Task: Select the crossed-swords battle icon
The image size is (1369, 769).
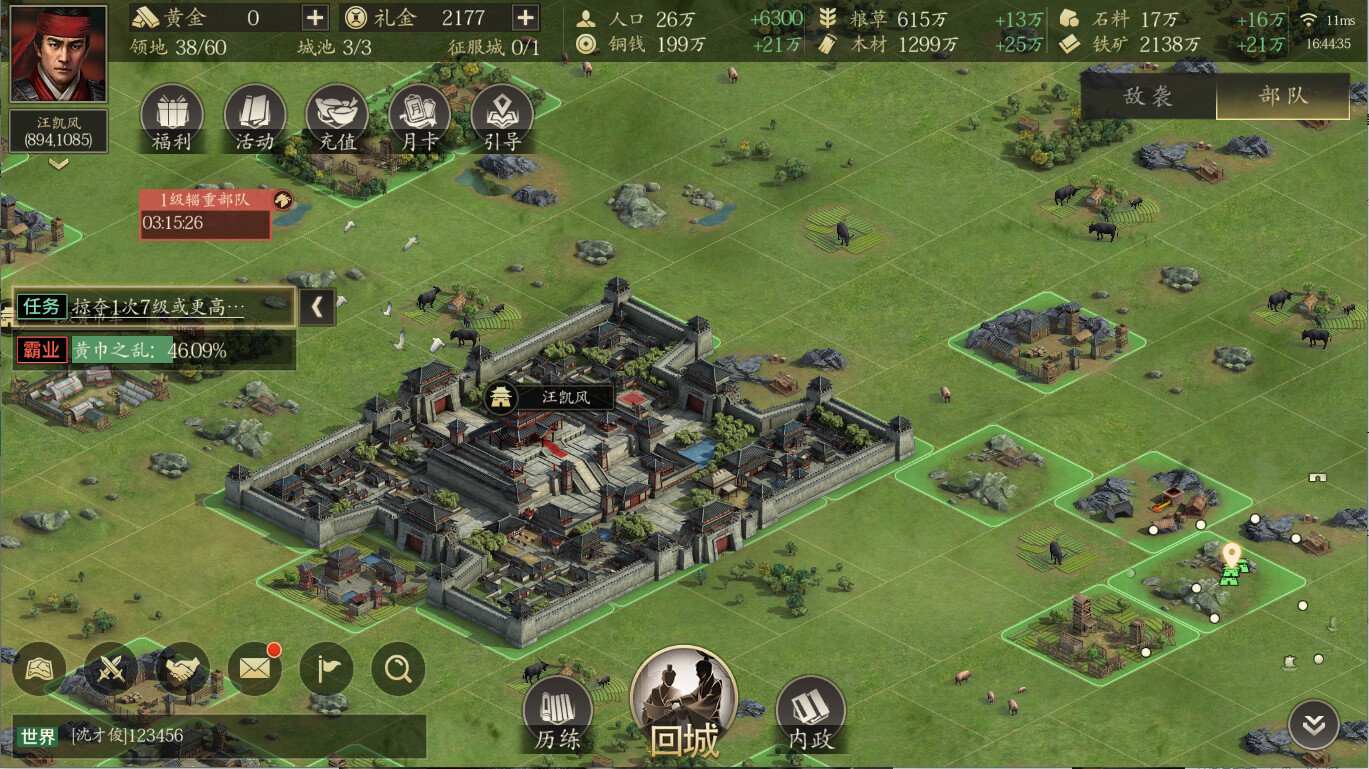Action: (x=110, y=669)
